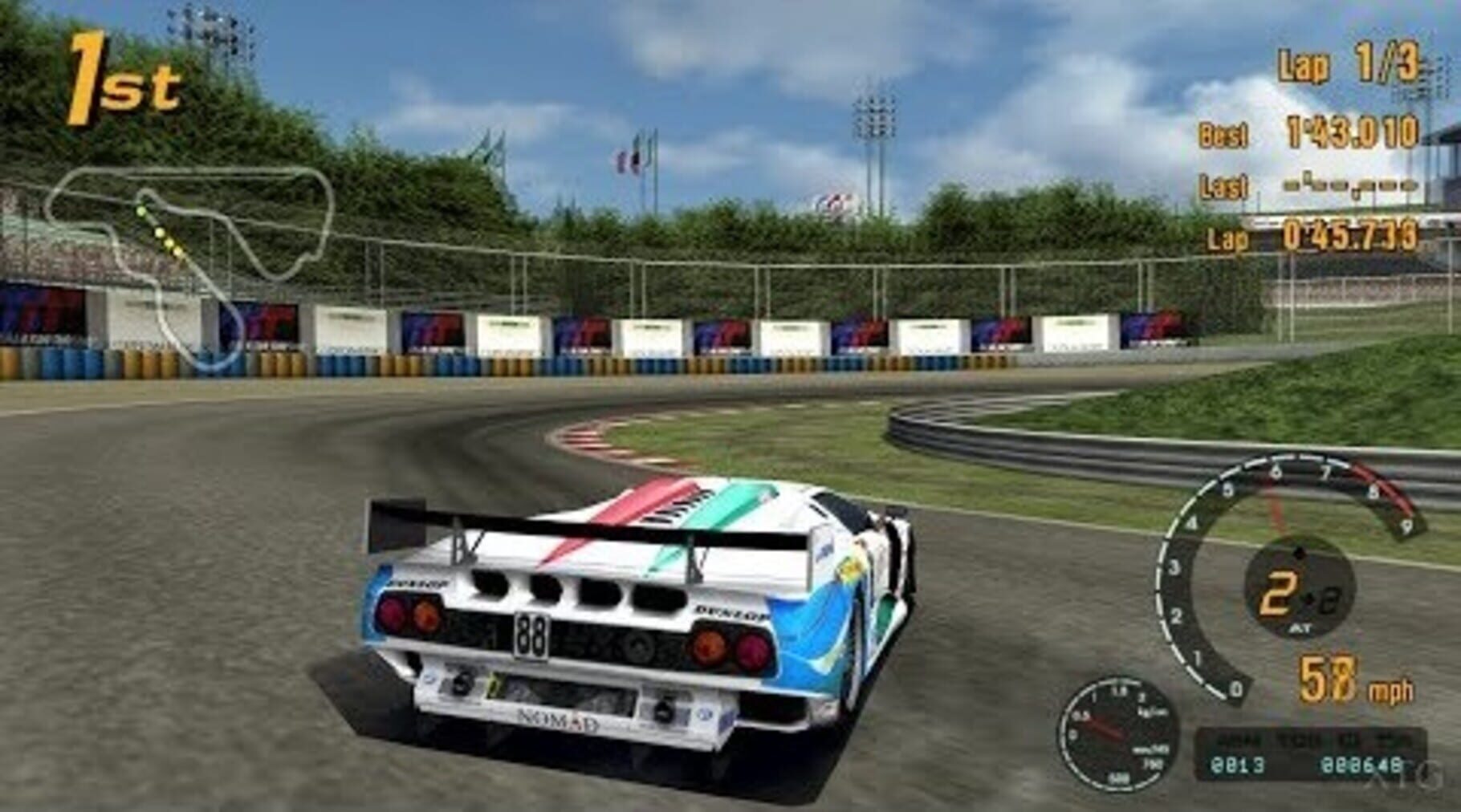
Task: Select the gear indicator showing 2
Action: [1278, 593]
